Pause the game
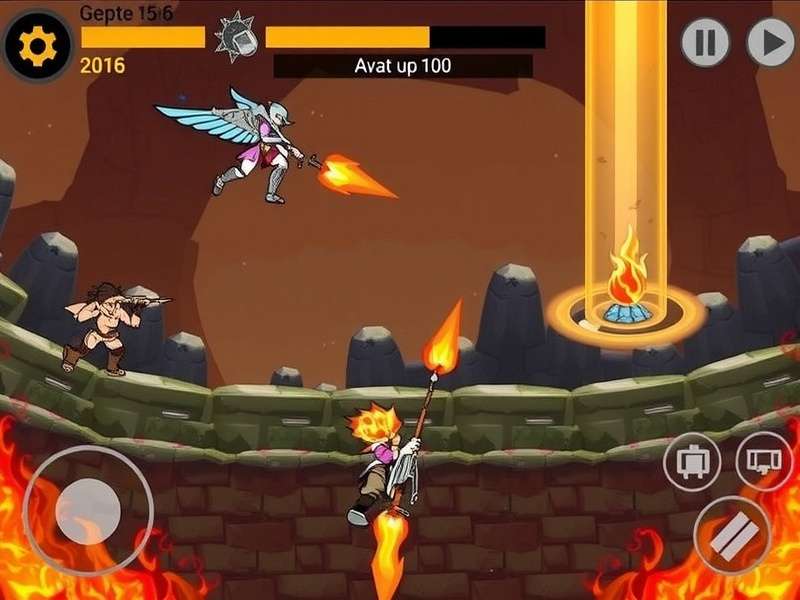Screen dimensions: 800x600 (705, 43)
